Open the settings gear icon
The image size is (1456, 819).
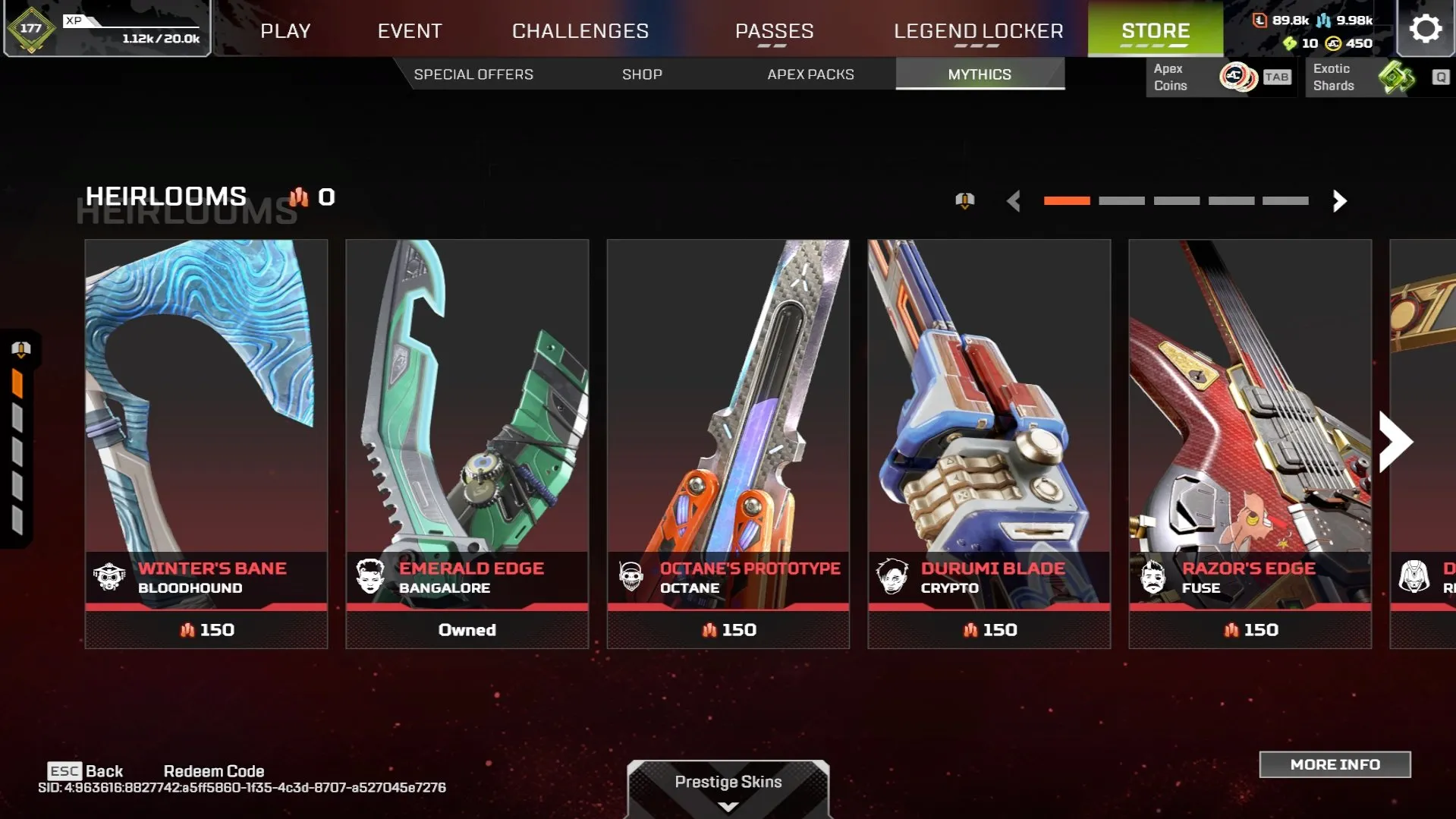[1425, 28]
